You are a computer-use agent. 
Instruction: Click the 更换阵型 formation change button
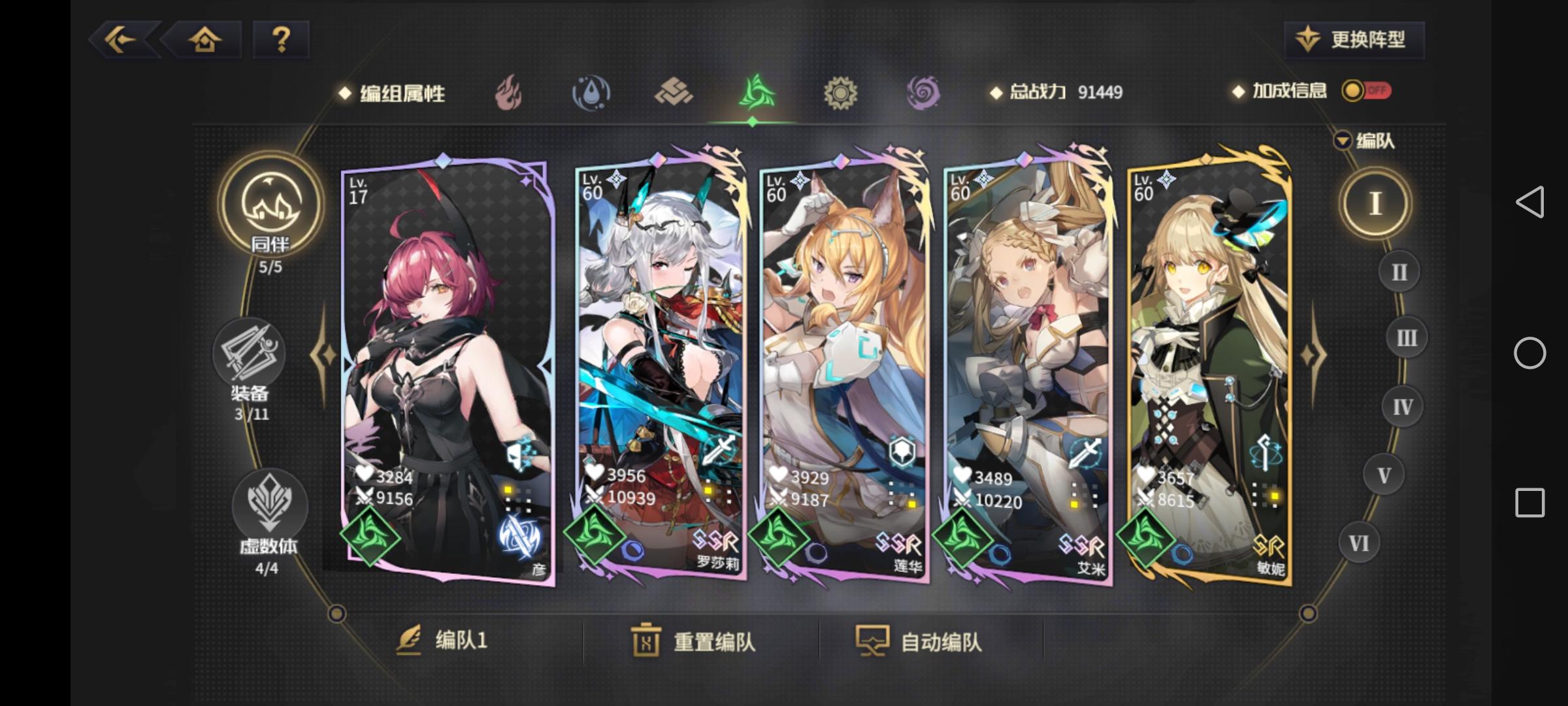pyautogui.click(x=1352, y=41)
